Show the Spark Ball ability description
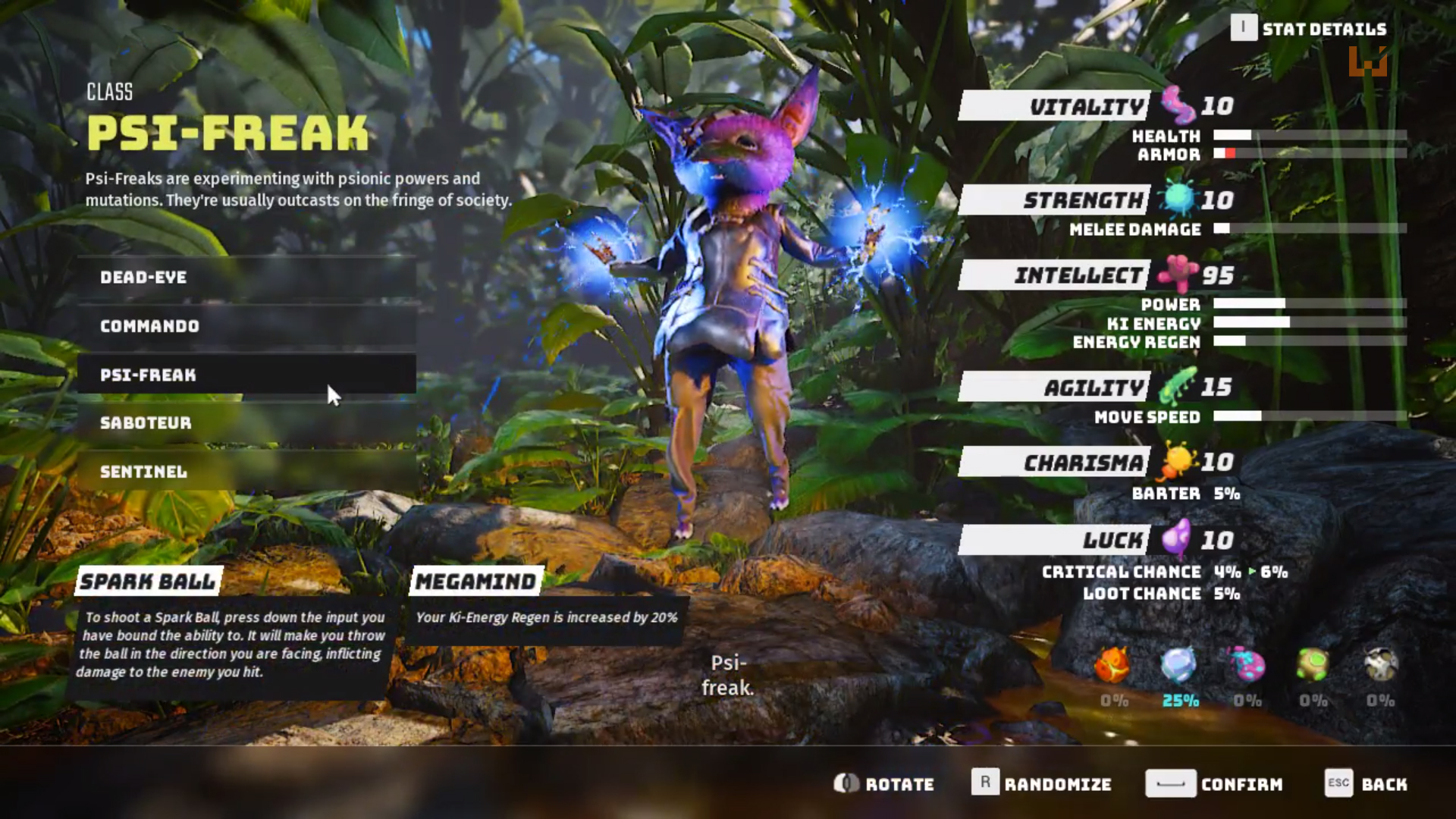 click(x=149, y=582)
